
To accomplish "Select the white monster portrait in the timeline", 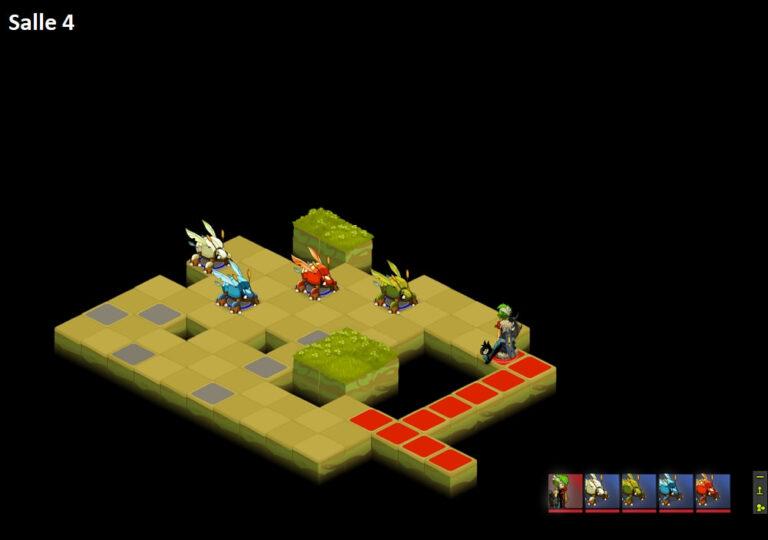I will tap(602, 491).
